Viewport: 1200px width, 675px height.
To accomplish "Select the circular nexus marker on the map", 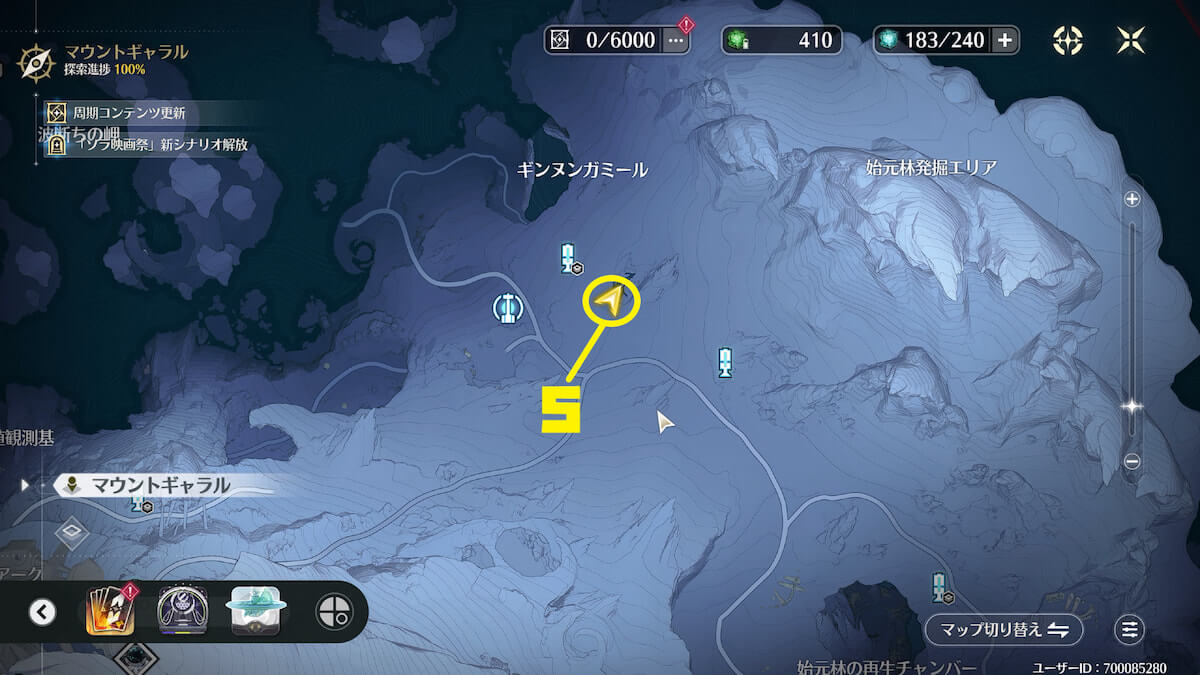I will [508, 307].
